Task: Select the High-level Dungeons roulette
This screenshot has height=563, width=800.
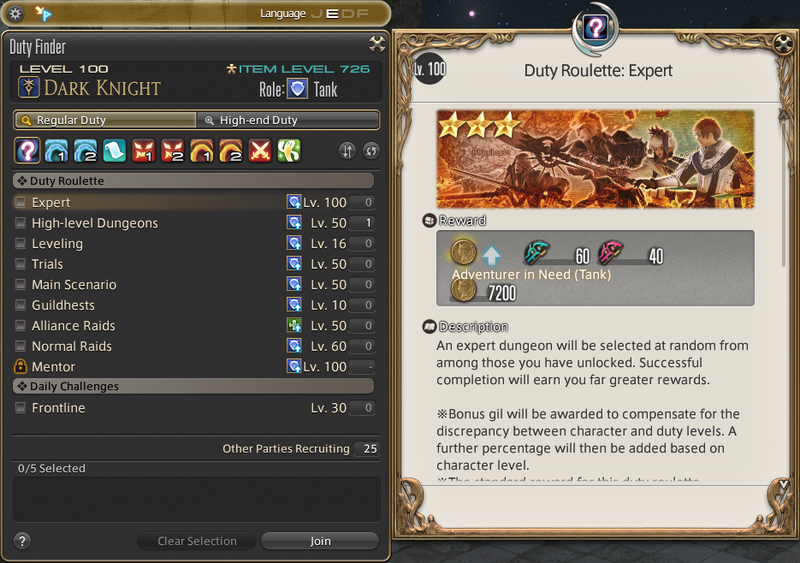Action: [20, 223]
